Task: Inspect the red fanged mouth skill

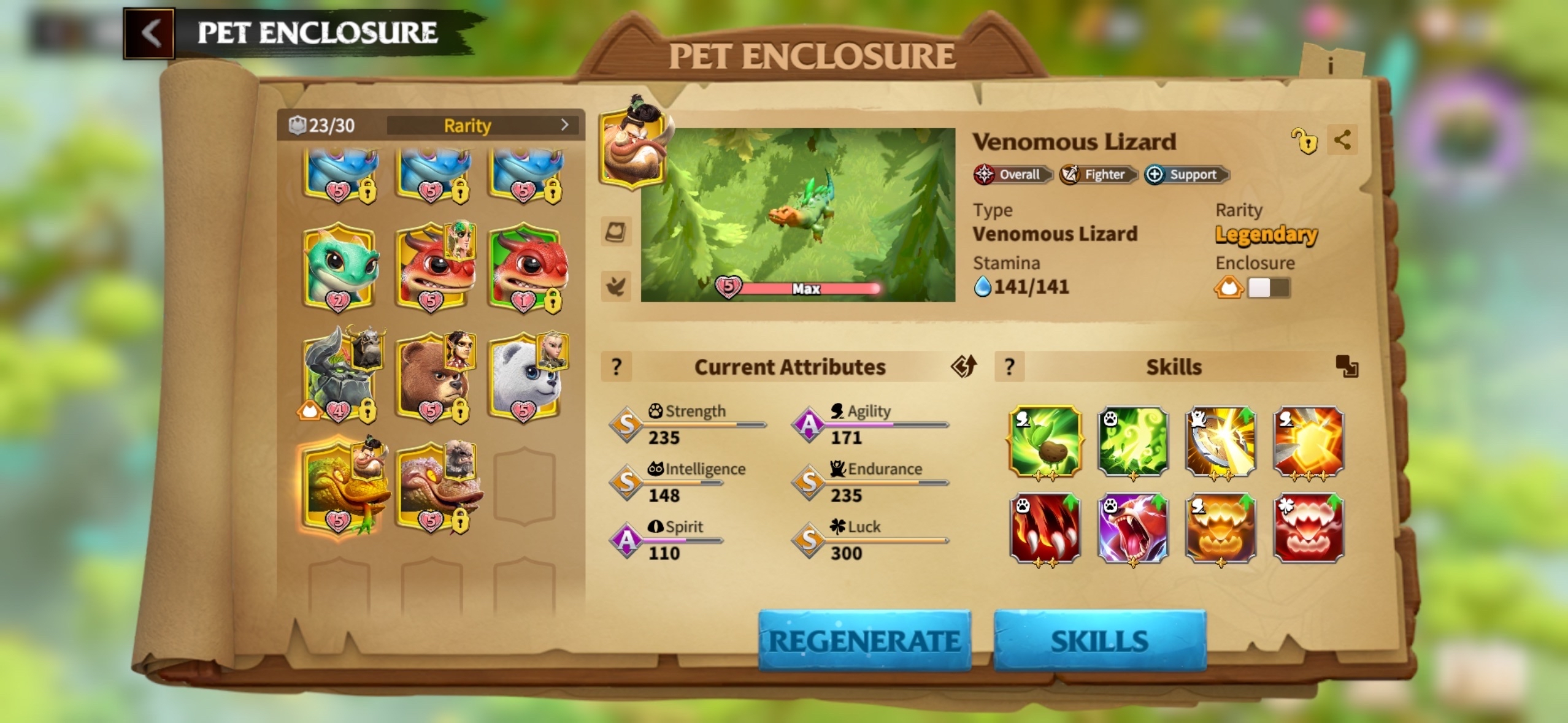Action: point(1309,529)
